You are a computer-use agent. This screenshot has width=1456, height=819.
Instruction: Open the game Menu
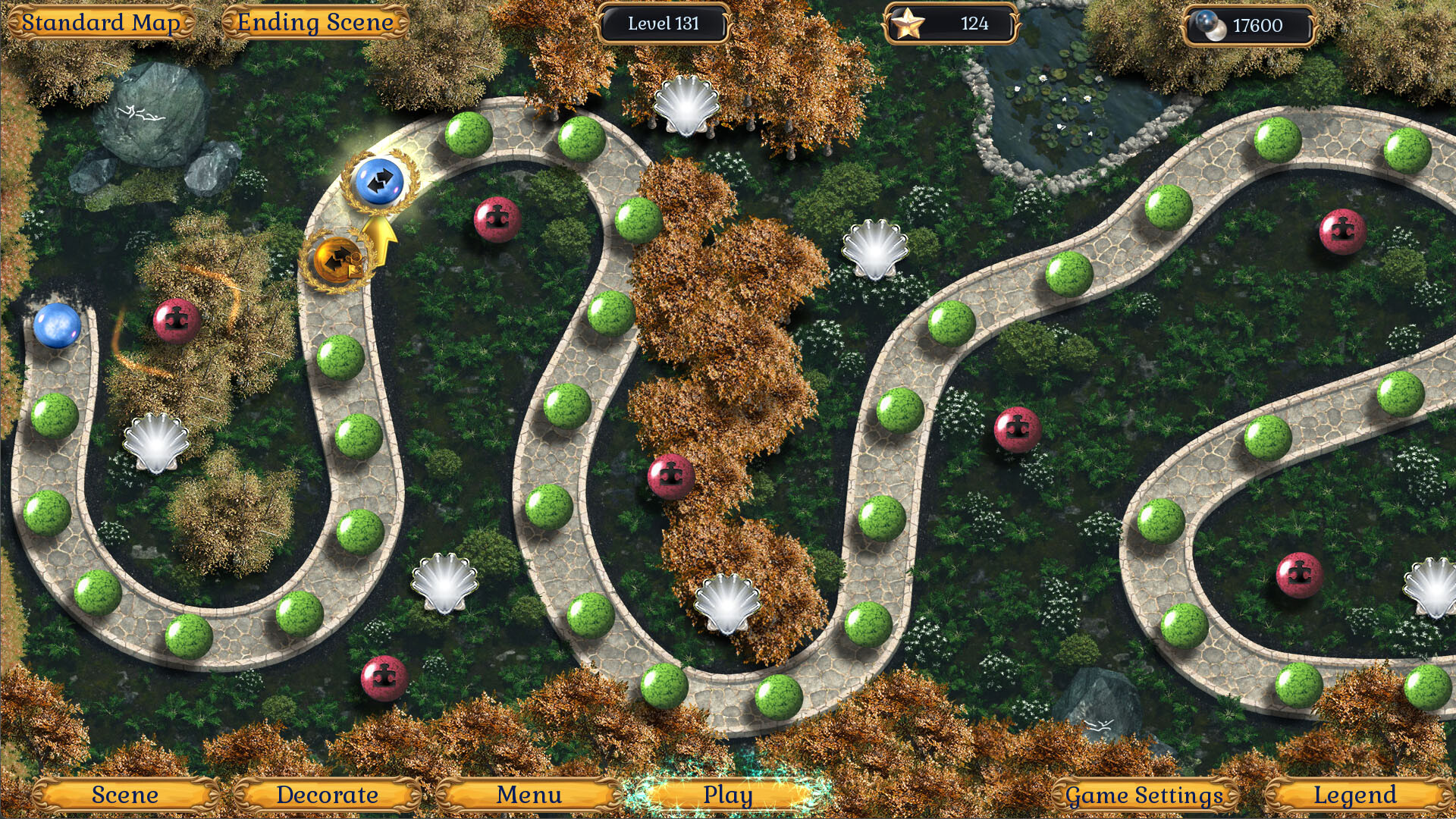point(529,795)
